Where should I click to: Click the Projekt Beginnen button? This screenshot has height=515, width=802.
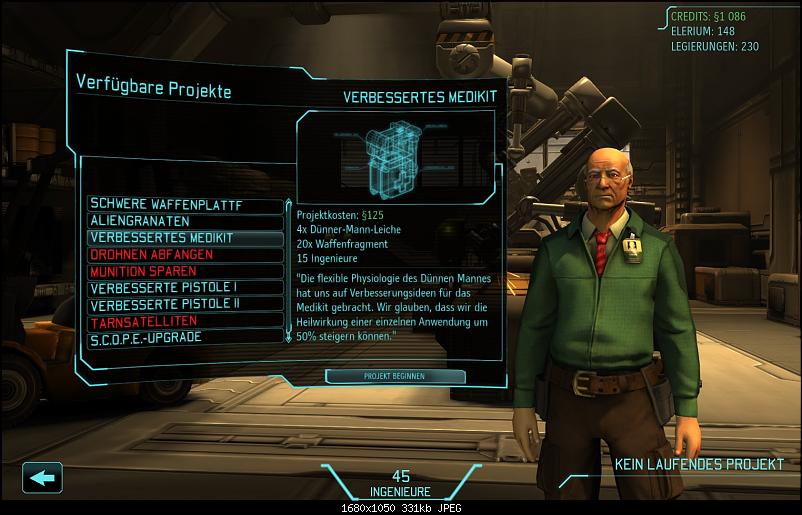(395, 376)
